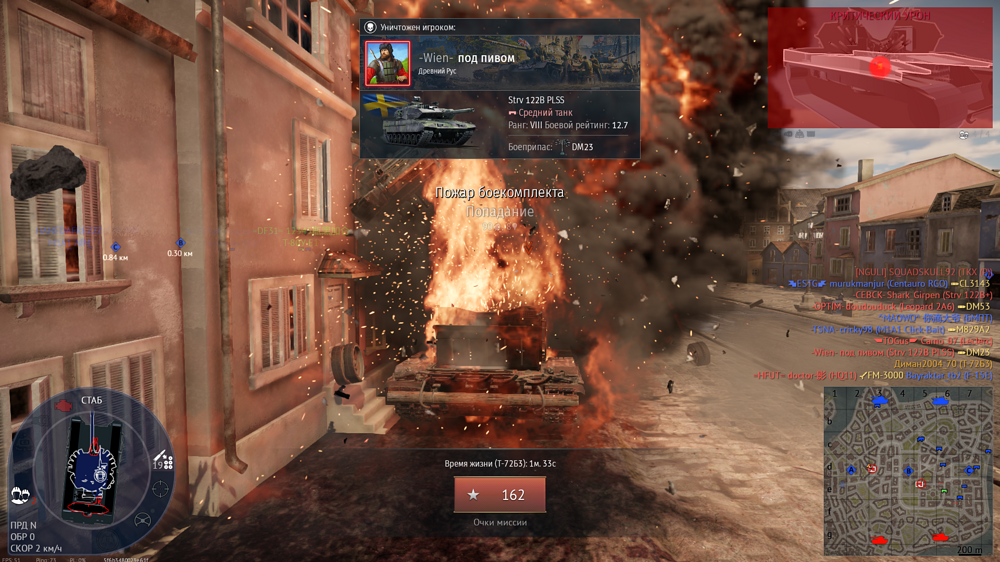This screenshot has width=1000, height=562.
Task: Open the tactical minimap
Action: click(908, 470)
